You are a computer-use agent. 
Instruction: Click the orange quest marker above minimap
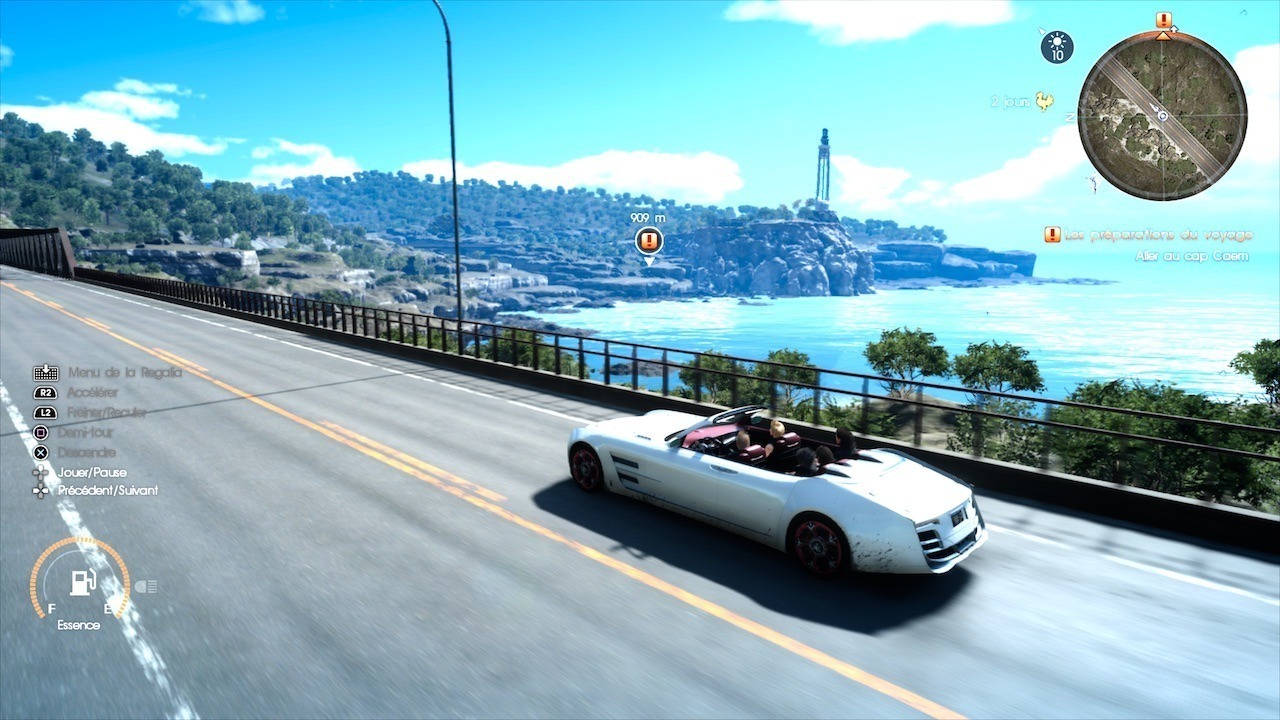(x=1163, y=20)
